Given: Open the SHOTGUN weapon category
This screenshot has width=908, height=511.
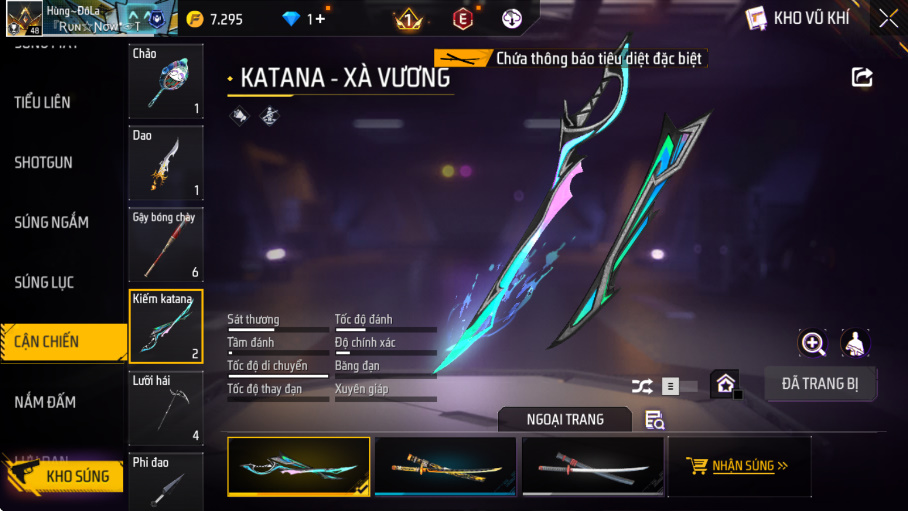Looking at the screenshot, I should [44, 162].
